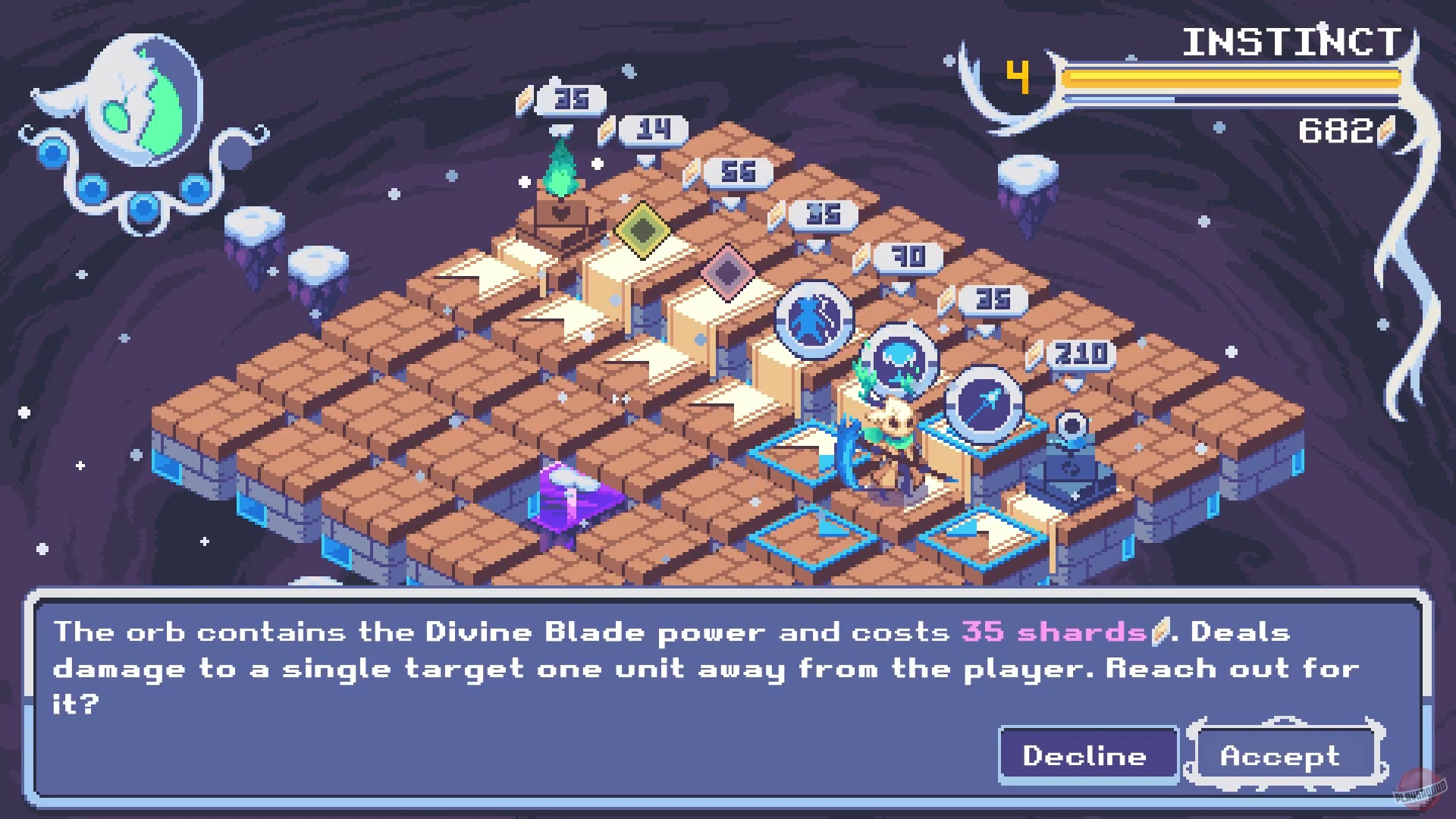Click the yellow experience progress bar

pyautogui.click(x=1228, y=76)
